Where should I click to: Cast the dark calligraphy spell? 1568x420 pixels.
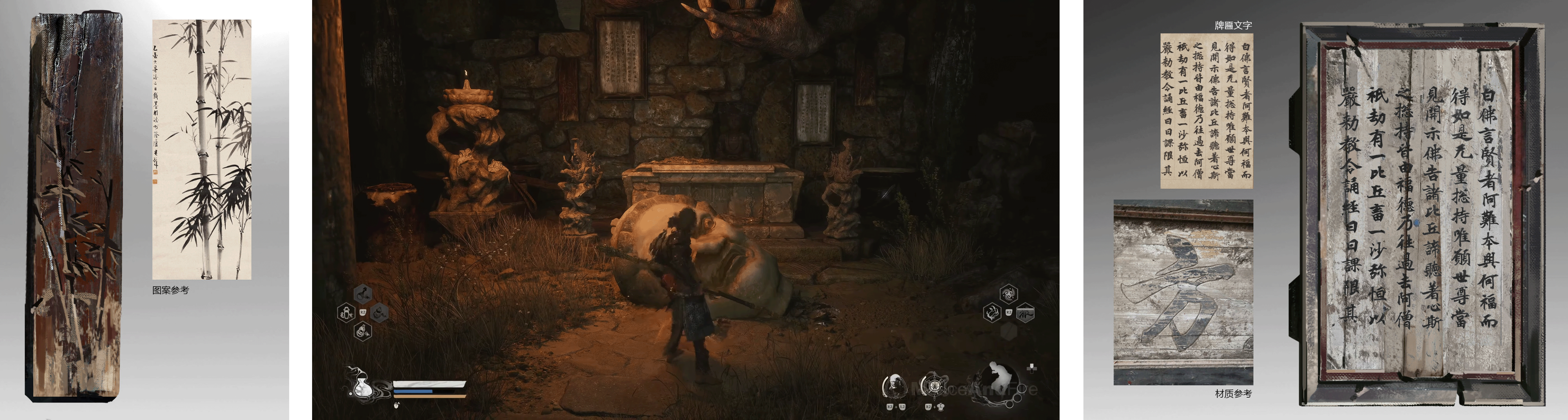pyautogui.click(x=1026, y=312)
